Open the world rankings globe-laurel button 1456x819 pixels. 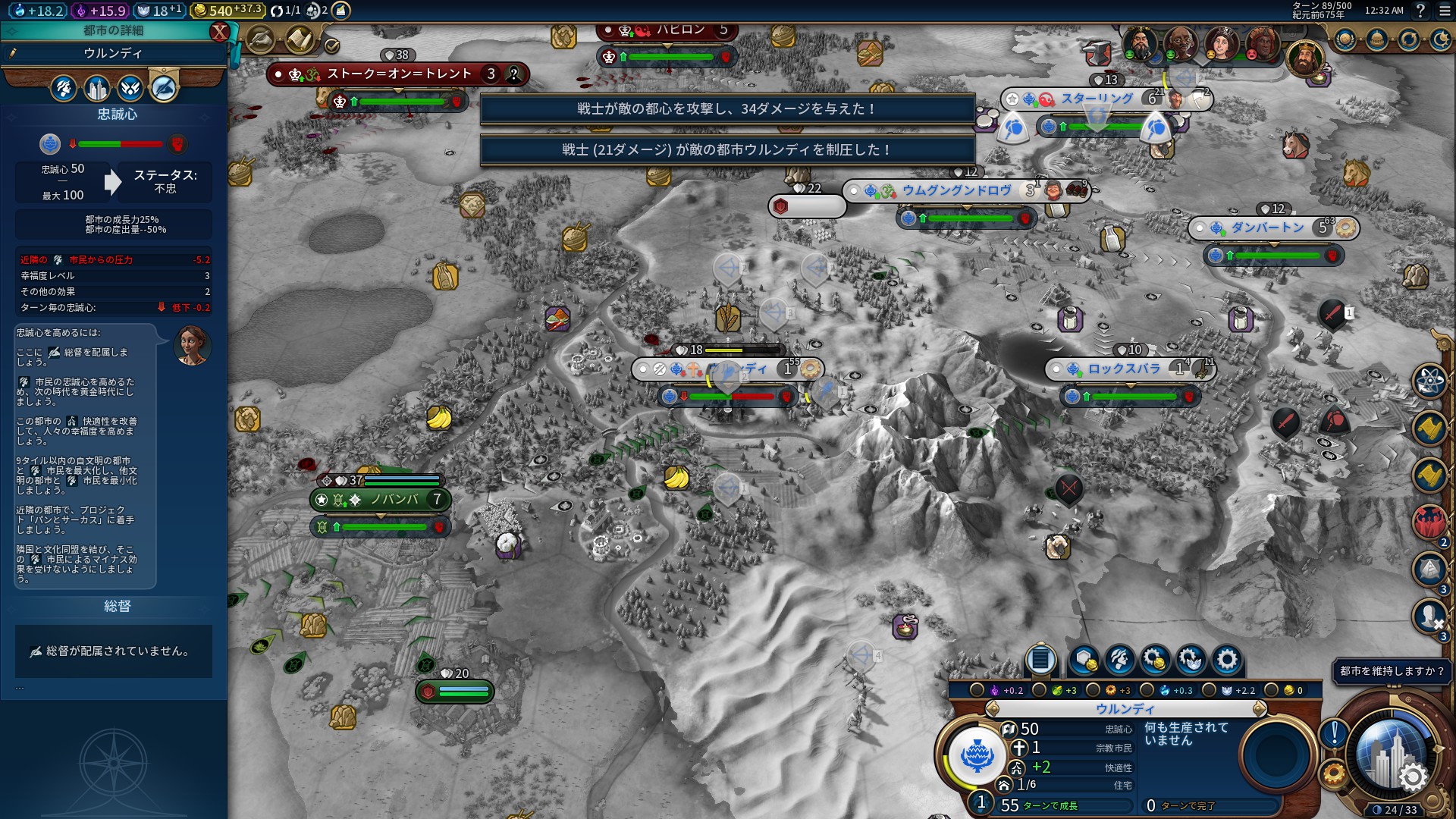tap(1345, 39)
